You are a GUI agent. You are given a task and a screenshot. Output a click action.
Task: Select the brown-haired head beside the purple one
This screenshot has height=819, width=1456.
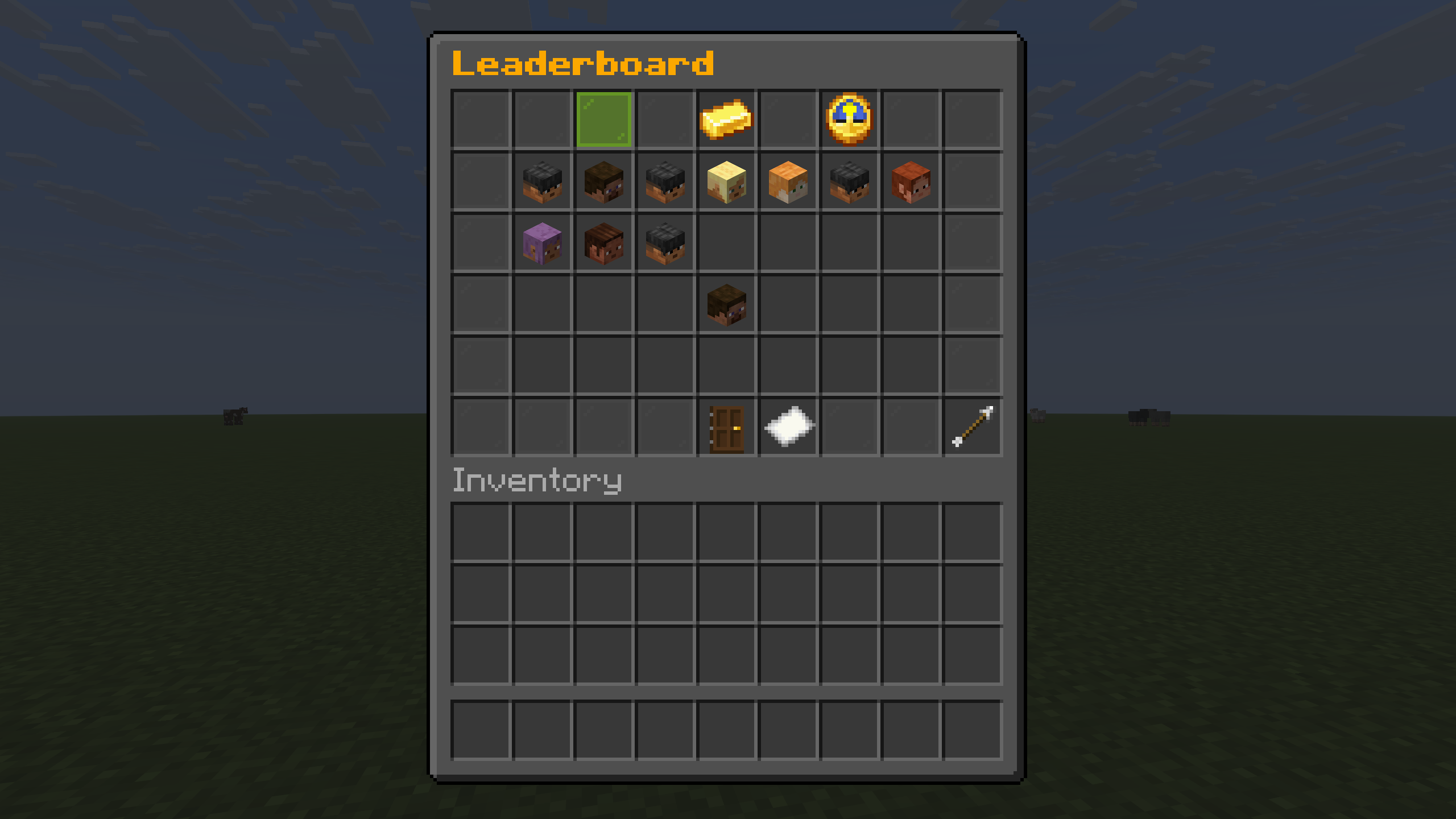604,243
